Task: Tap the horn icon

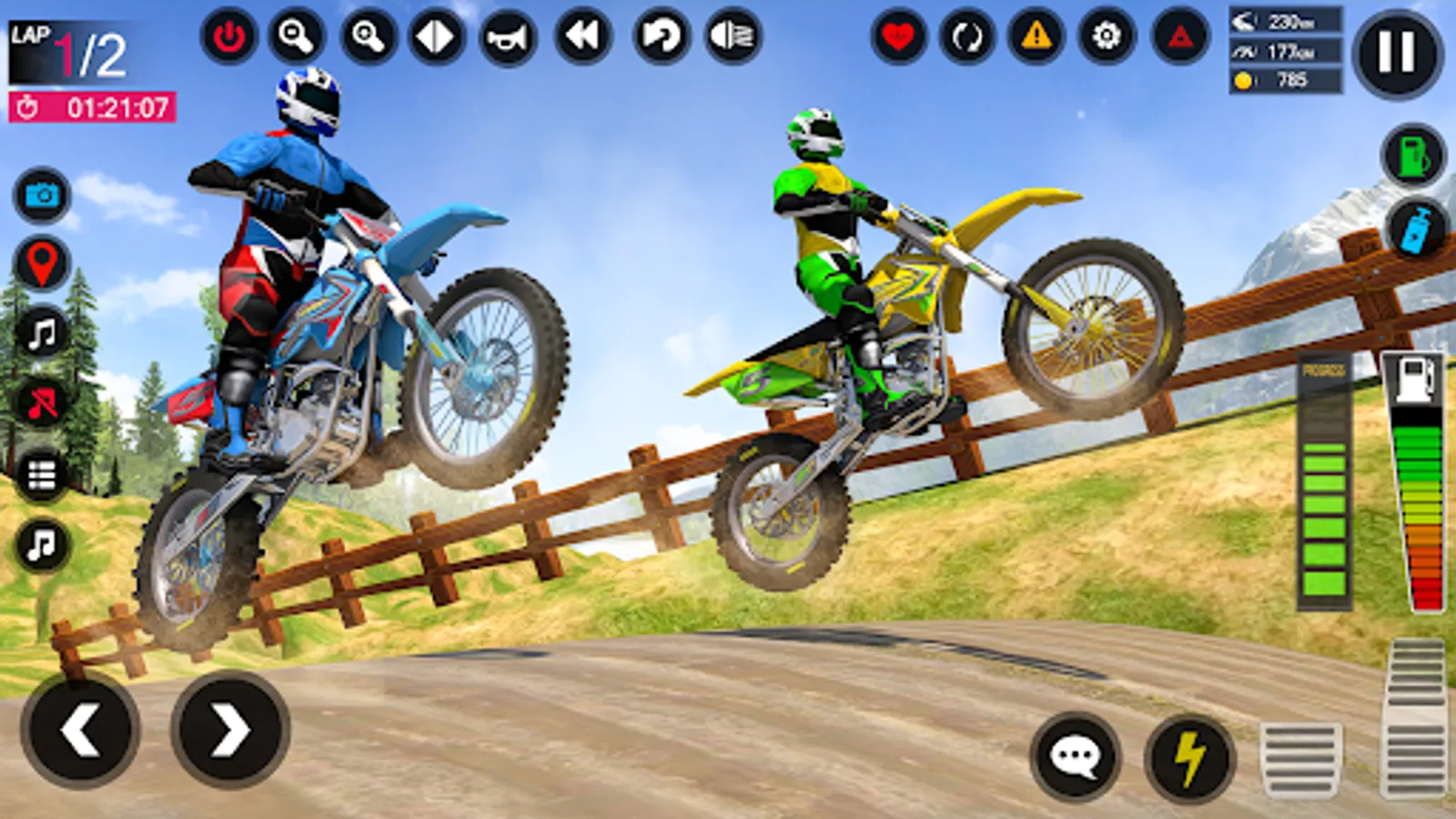Action: tap(510, 38)
